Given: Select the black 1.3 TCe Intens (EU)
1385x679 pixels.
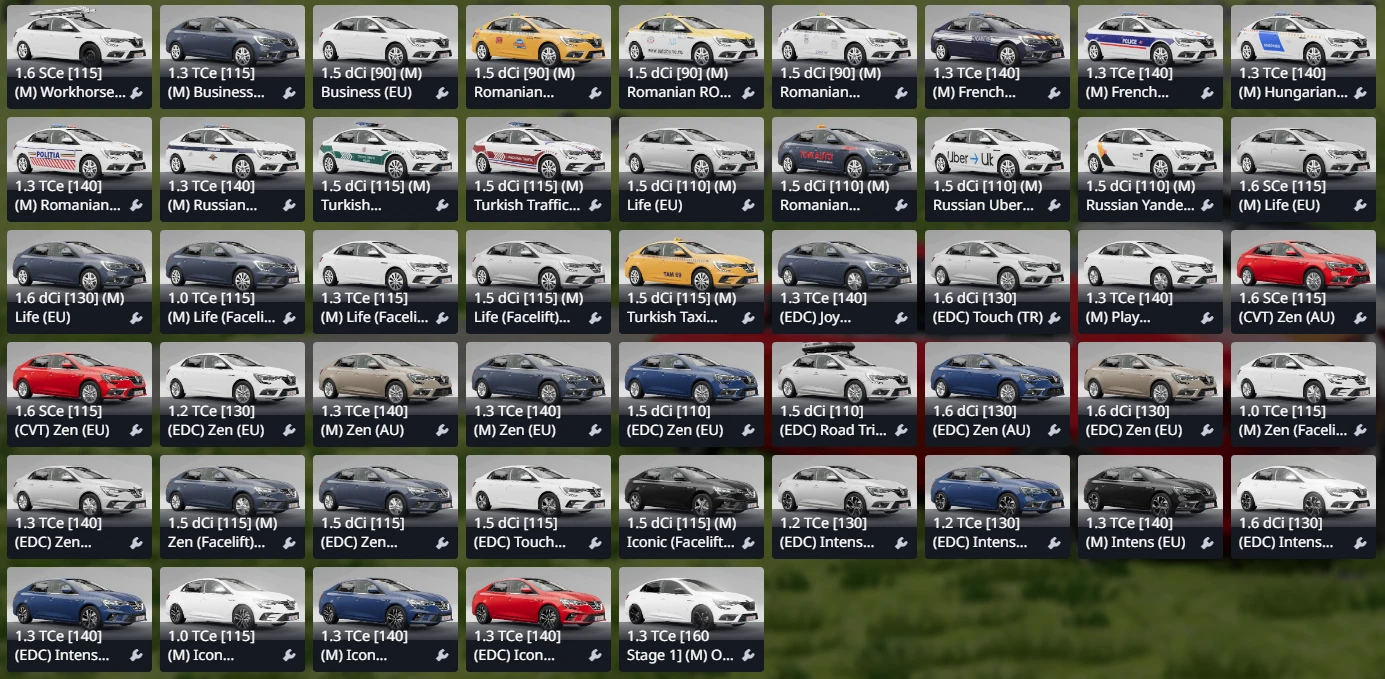Looking at the screenshot, I should click(x=1150, y=506).
